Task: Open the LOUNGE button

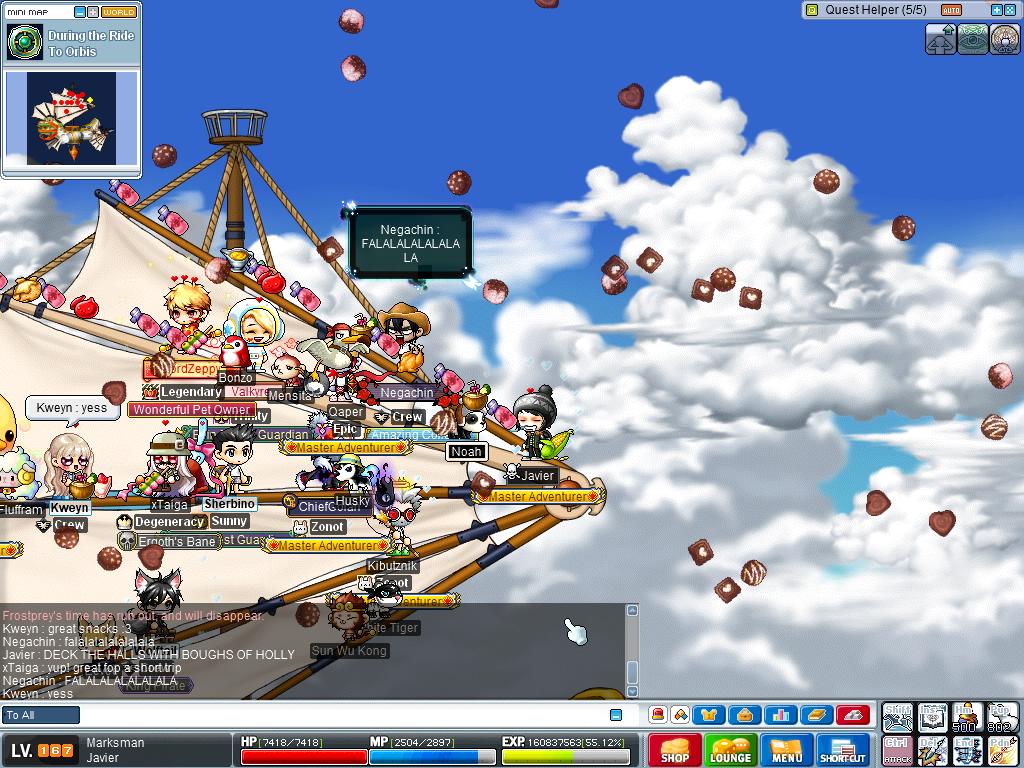Action: (x=730, y=750)
